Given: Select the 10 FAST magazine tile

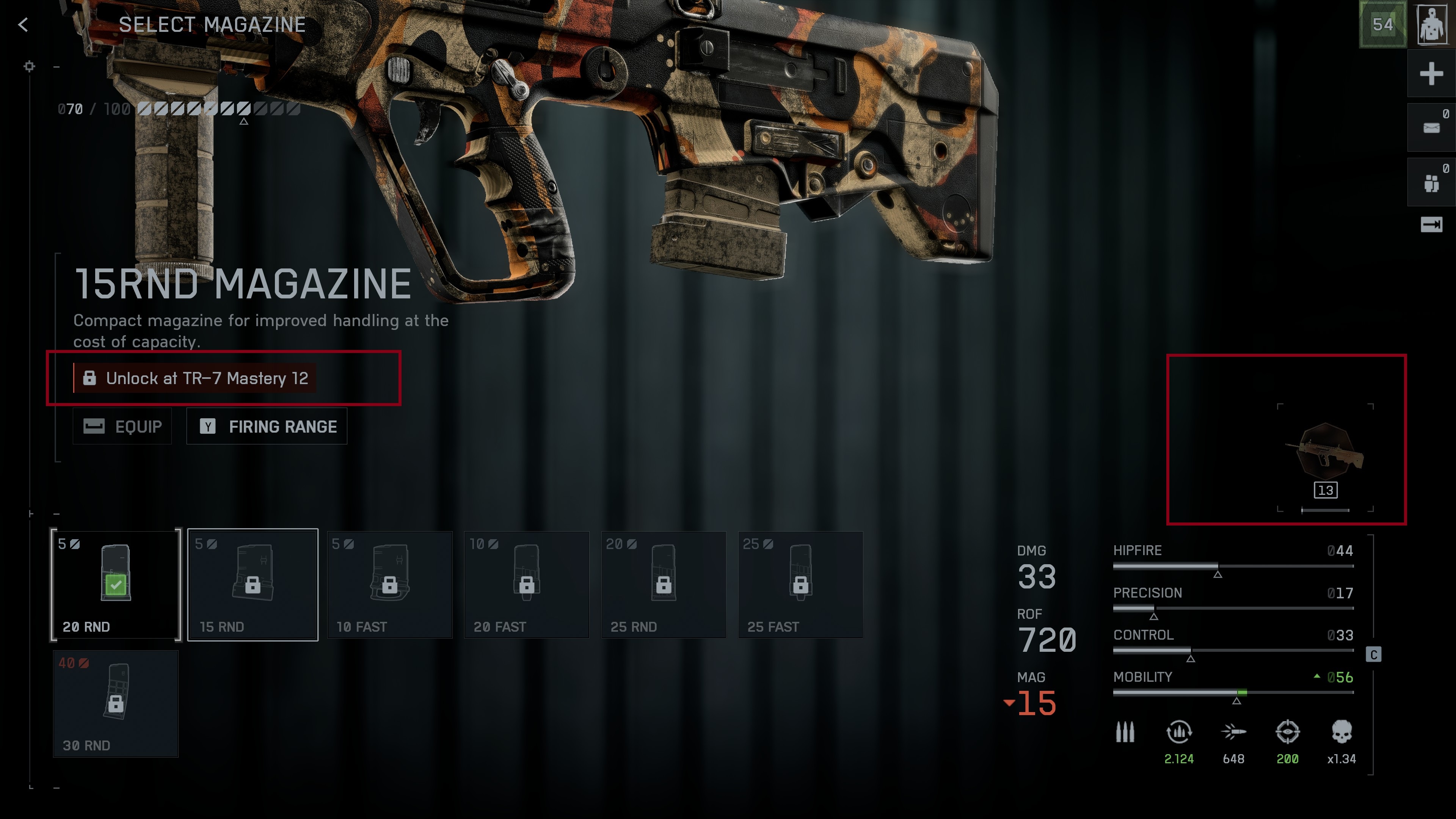Looking at the screenshot, I should (390, 584).
